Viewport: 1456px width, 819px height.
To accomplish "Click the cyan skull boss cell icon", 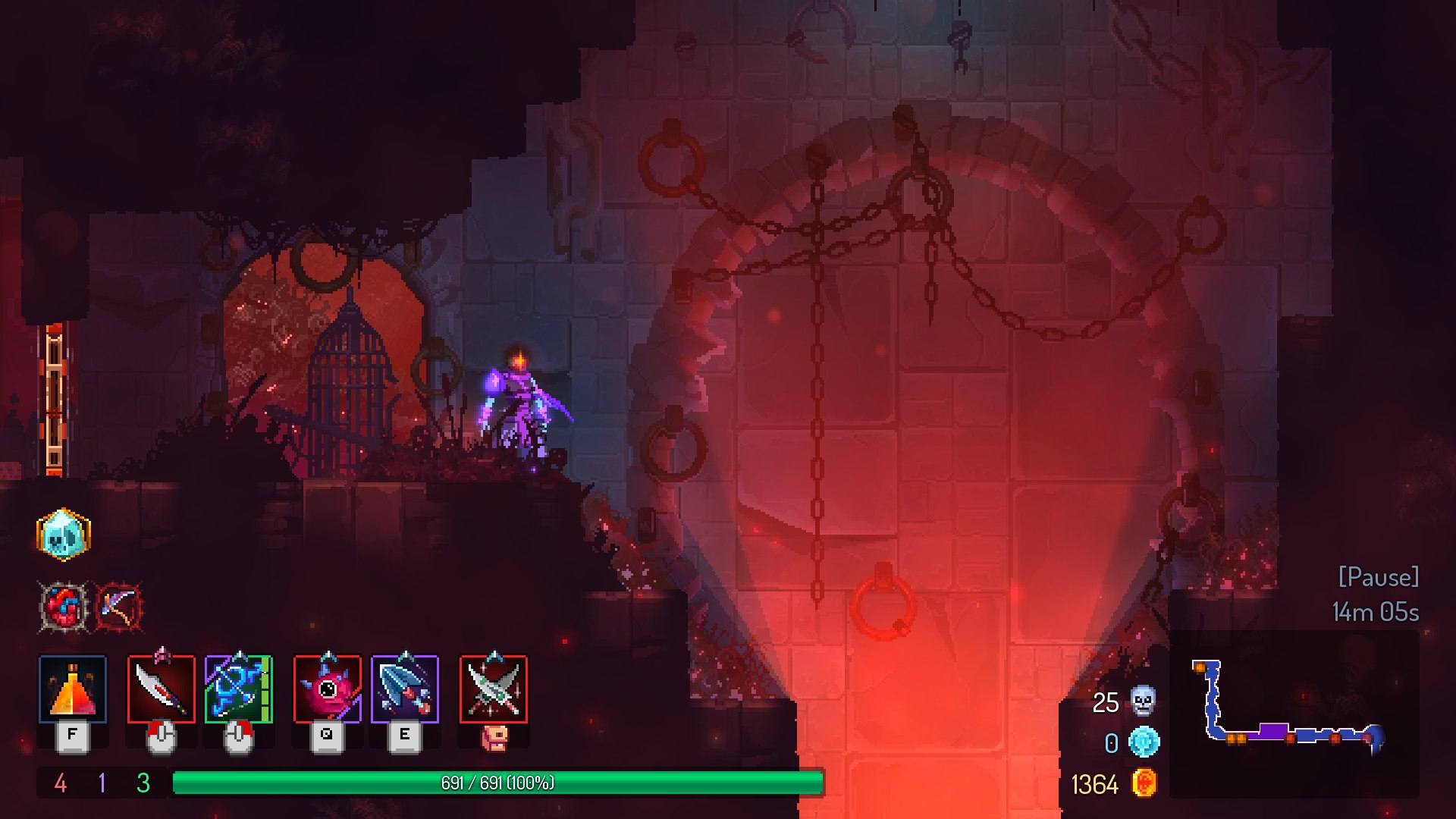I will pos(64,535).
